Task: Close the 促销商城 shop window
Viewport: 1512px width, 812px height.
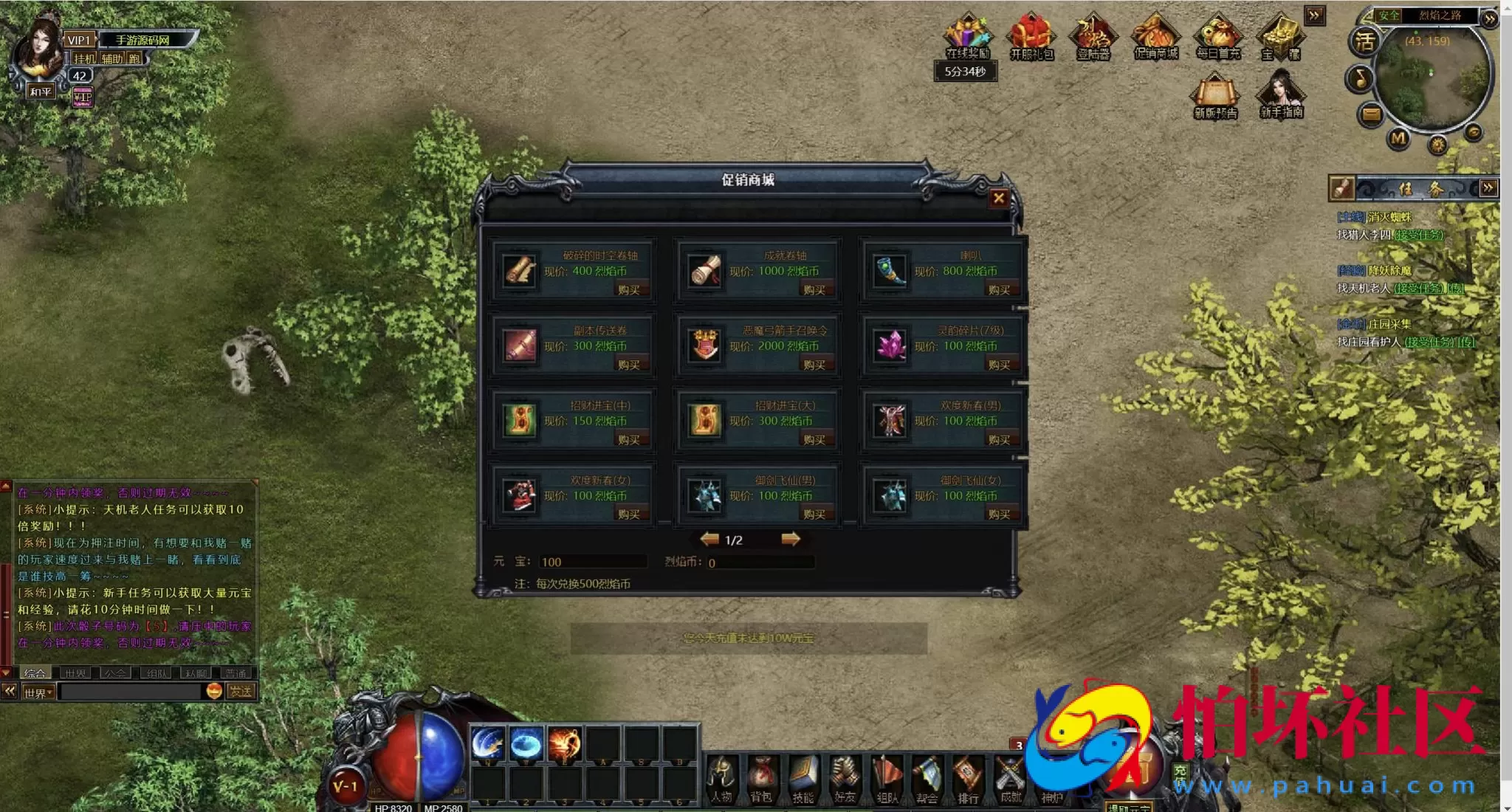Action: tap(998, 198)
